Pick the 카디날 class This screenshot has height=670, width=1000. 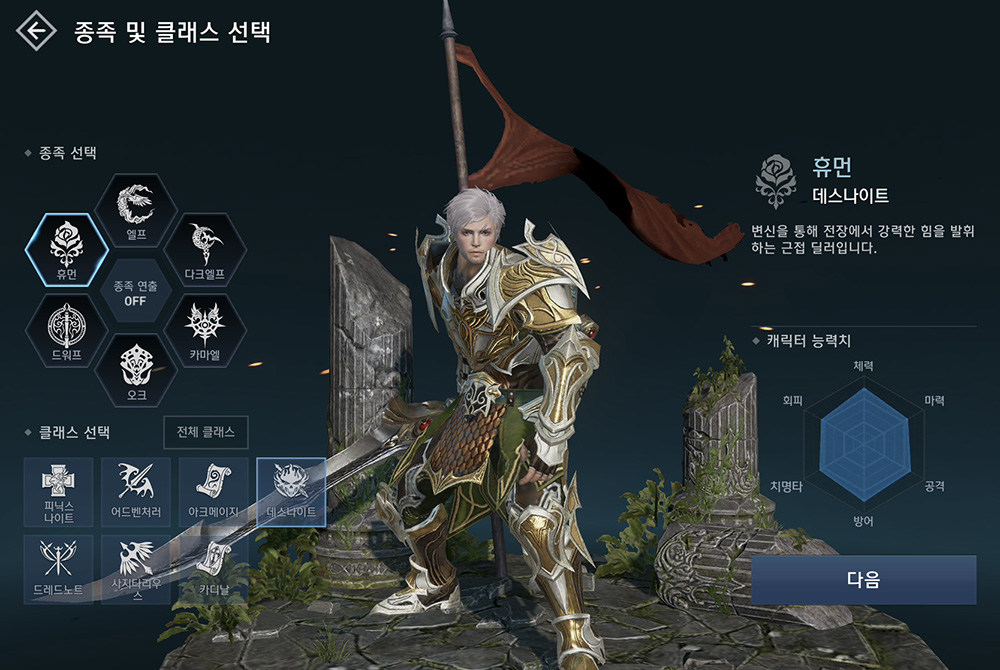pos(214,568)
